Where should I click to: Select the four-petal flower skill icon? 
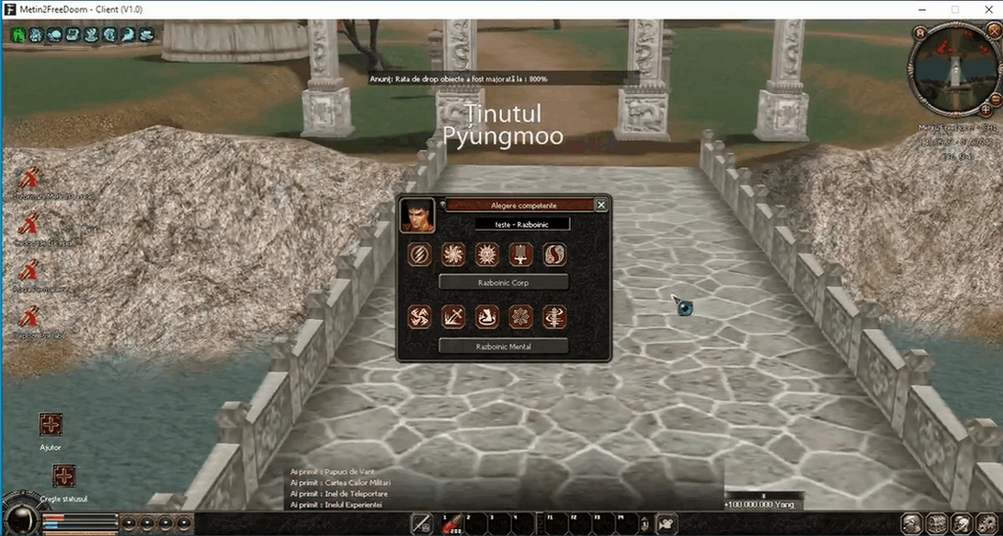(521, 318)
